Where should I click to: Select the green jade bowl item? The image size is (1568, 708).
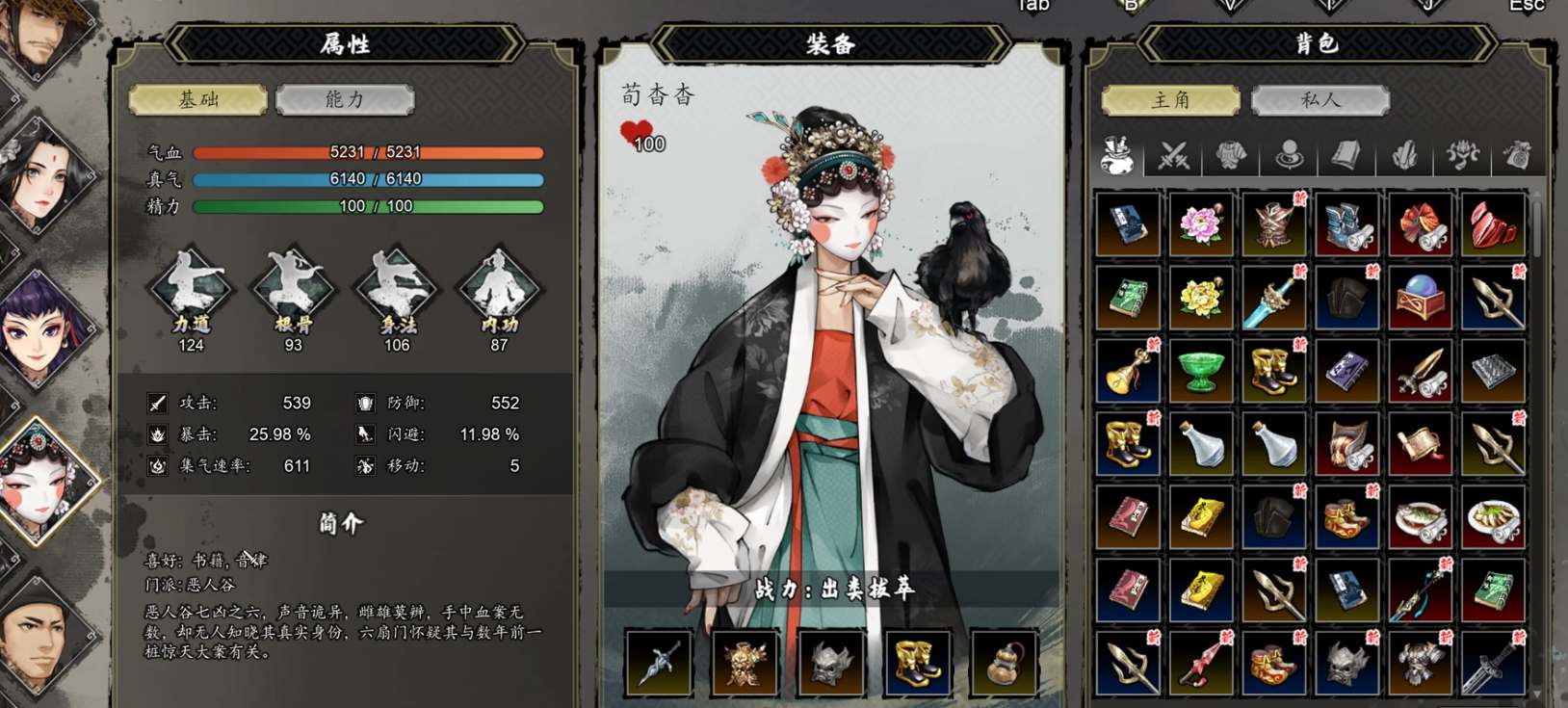tap(1200, 372)
